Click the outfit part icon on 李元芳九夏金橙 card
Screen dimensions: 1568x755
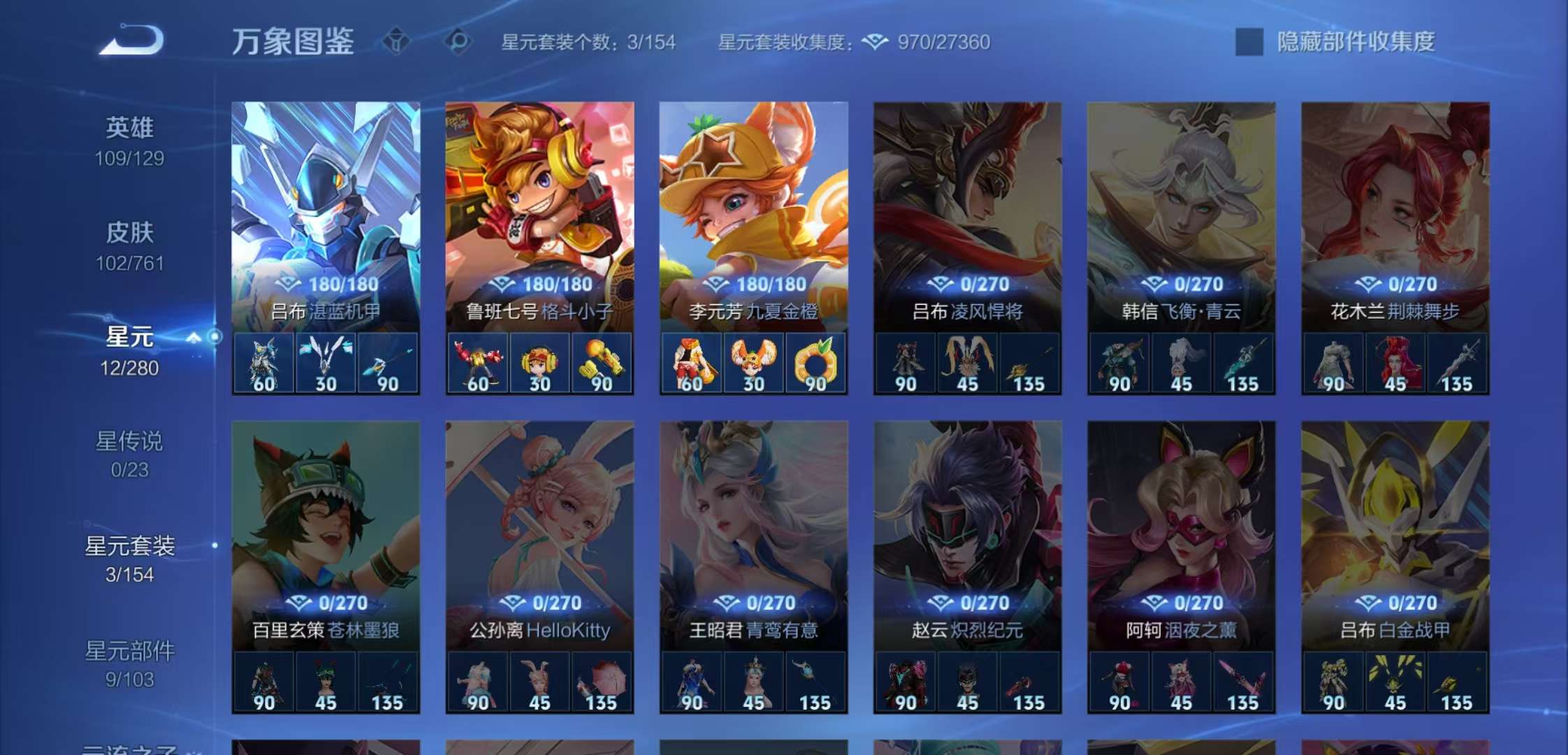(x=692, y=362)
